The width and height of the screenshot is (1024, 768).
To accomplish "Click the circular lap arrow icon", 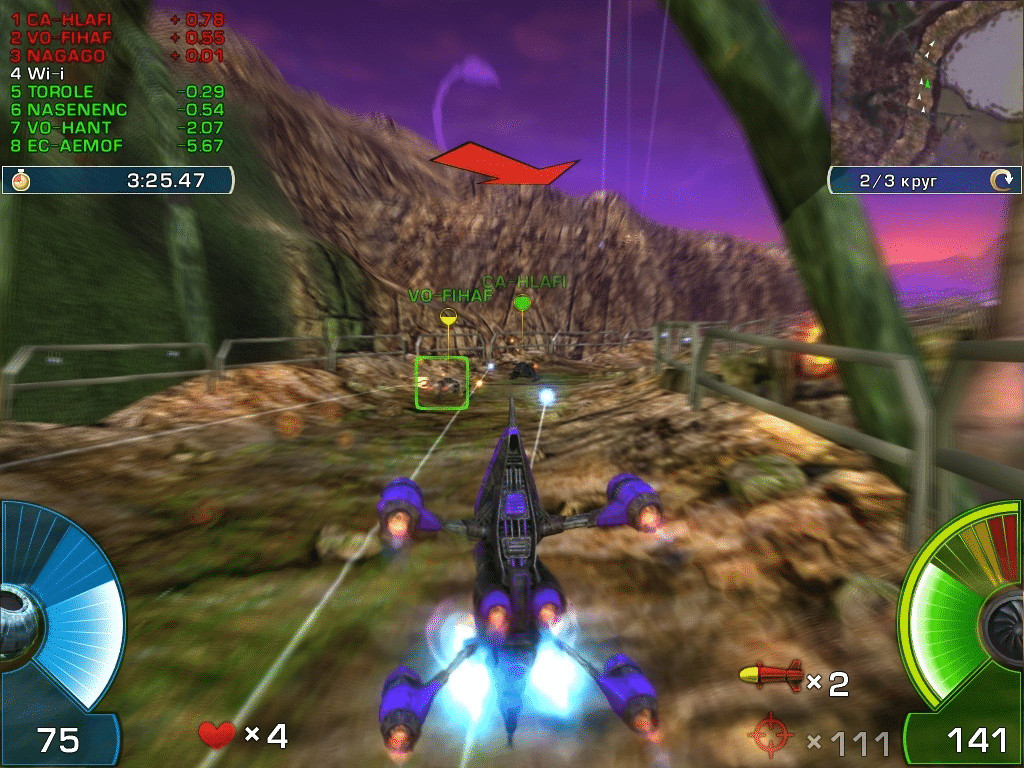I will 1000,181.
